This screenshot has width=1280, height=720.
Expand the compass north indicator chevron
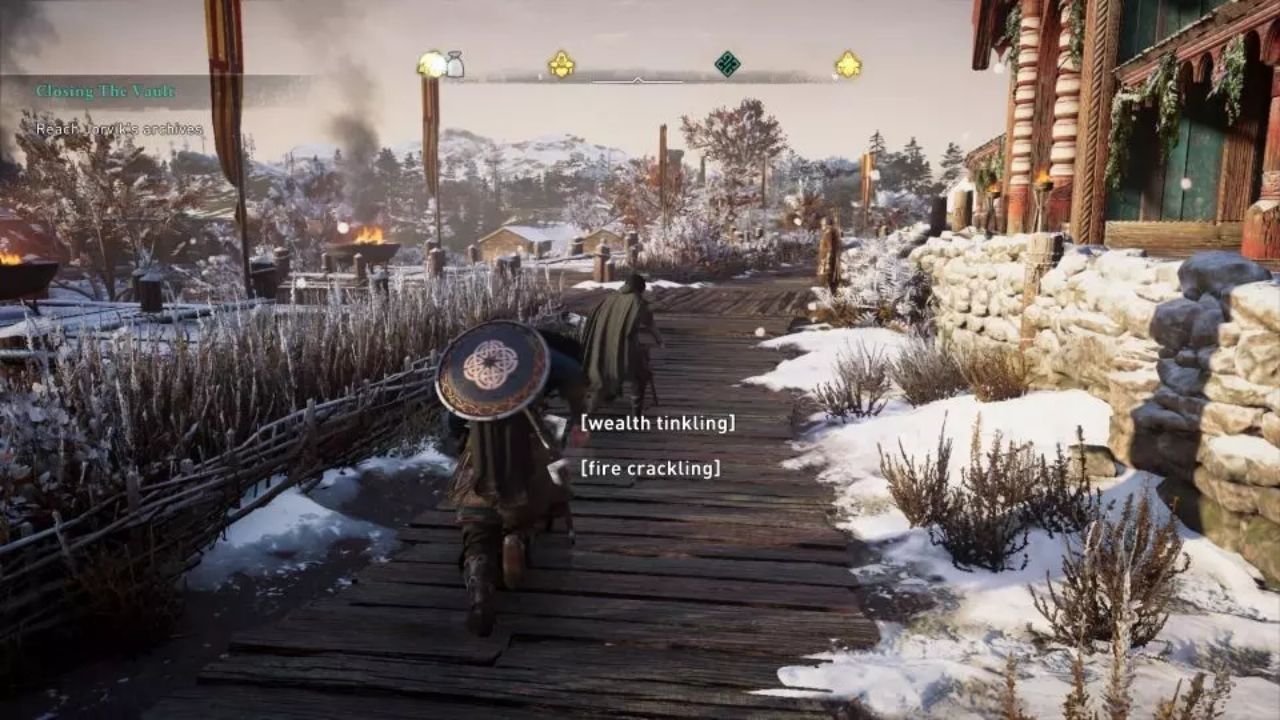click(x=638, y=80)
